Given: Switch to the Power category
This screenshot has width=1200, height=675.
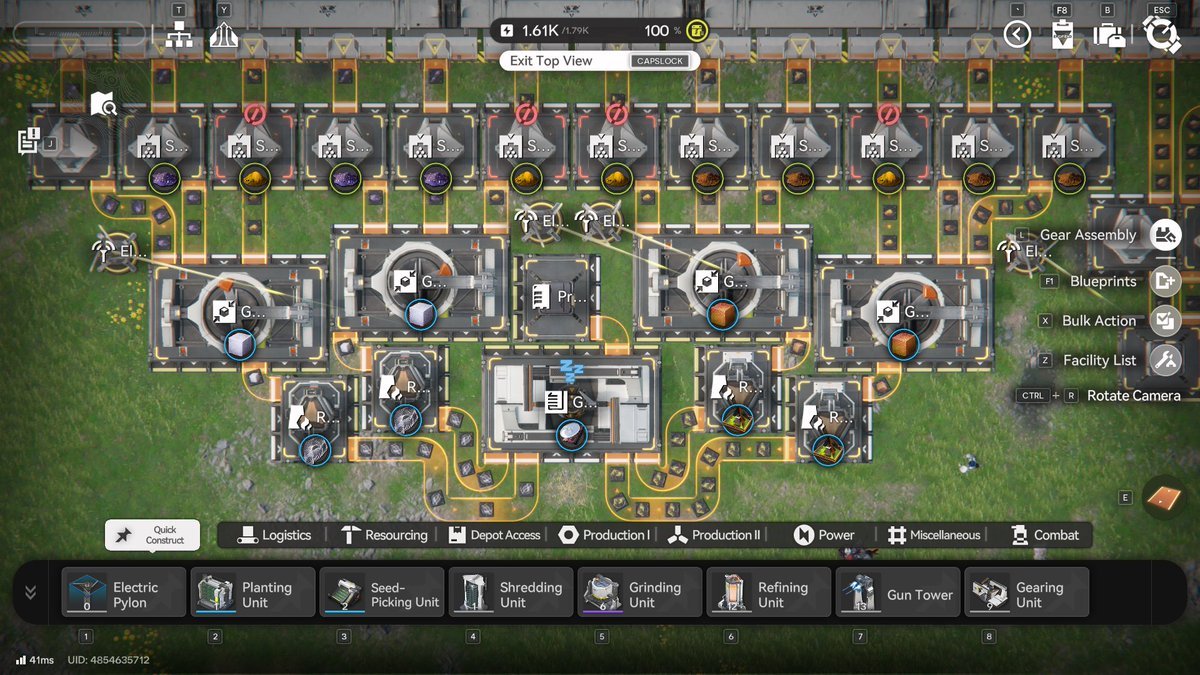Looking at the screenshot, I should (825, 535).
